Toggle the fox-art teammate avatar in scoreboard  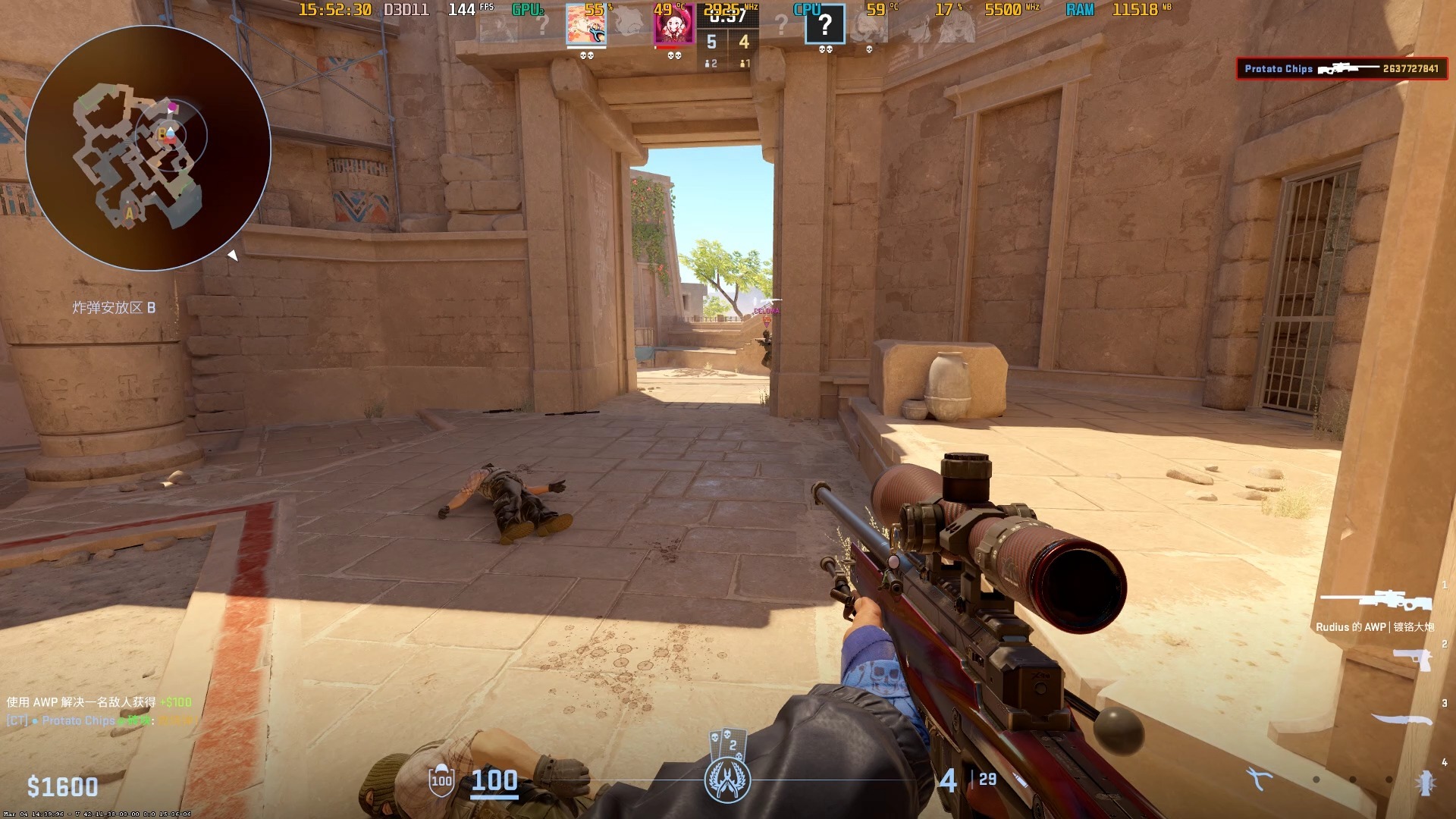click(585, 25)
